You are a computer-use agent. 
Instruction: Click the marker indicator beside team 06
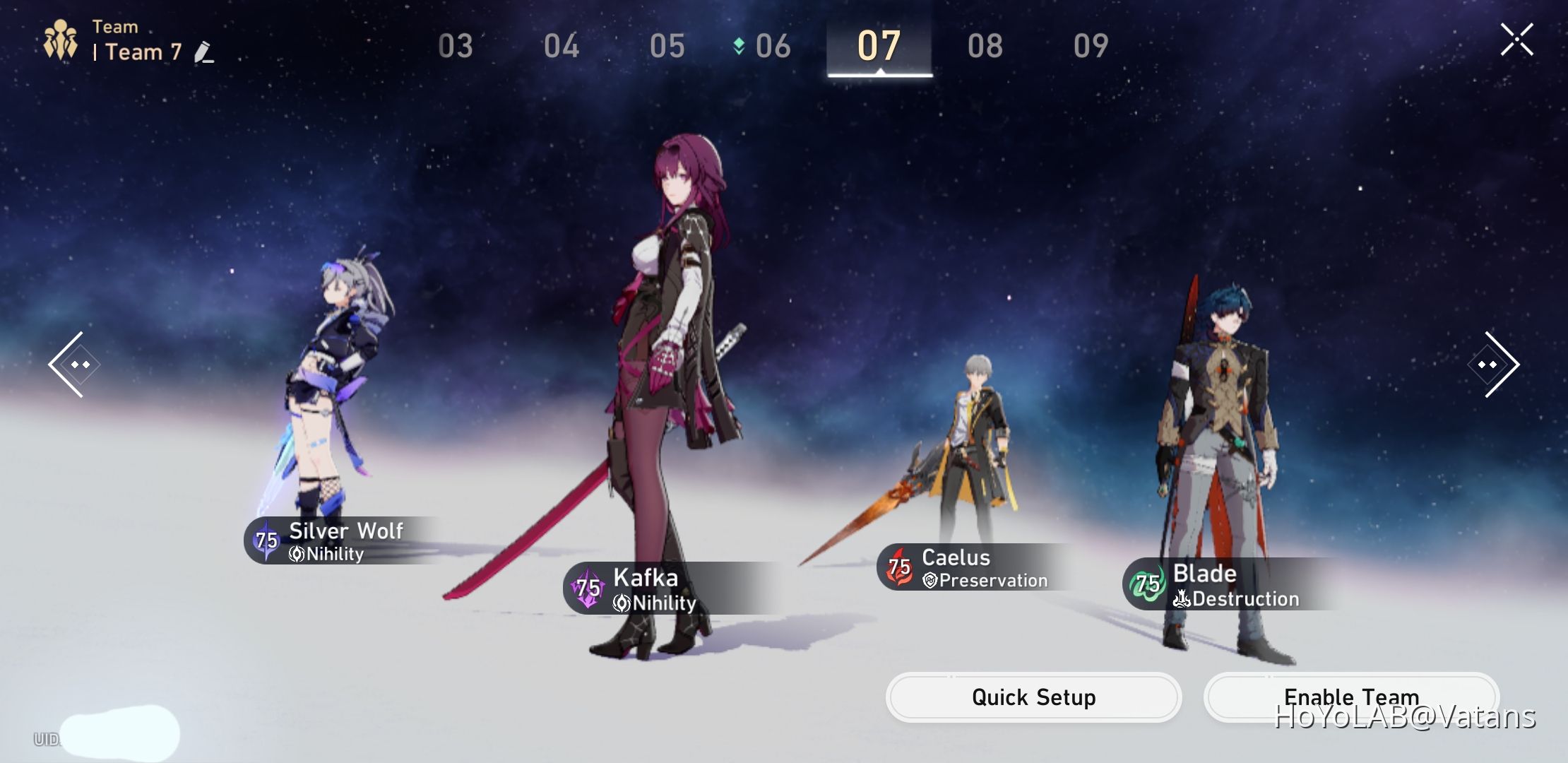tap(737, 44)
